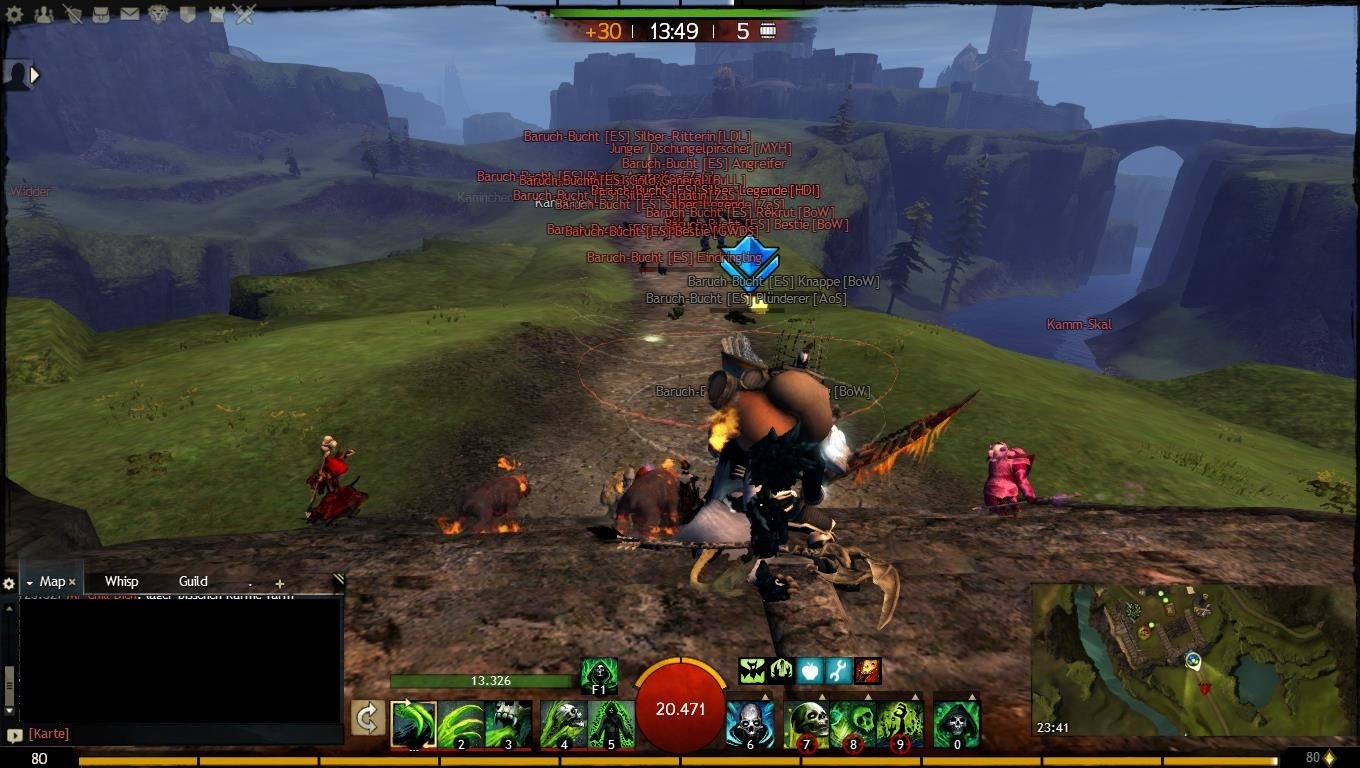Activate the F1 Death Shroud skill
Image resolution: width=1360 pixels, height=768 pixels.
599,676
